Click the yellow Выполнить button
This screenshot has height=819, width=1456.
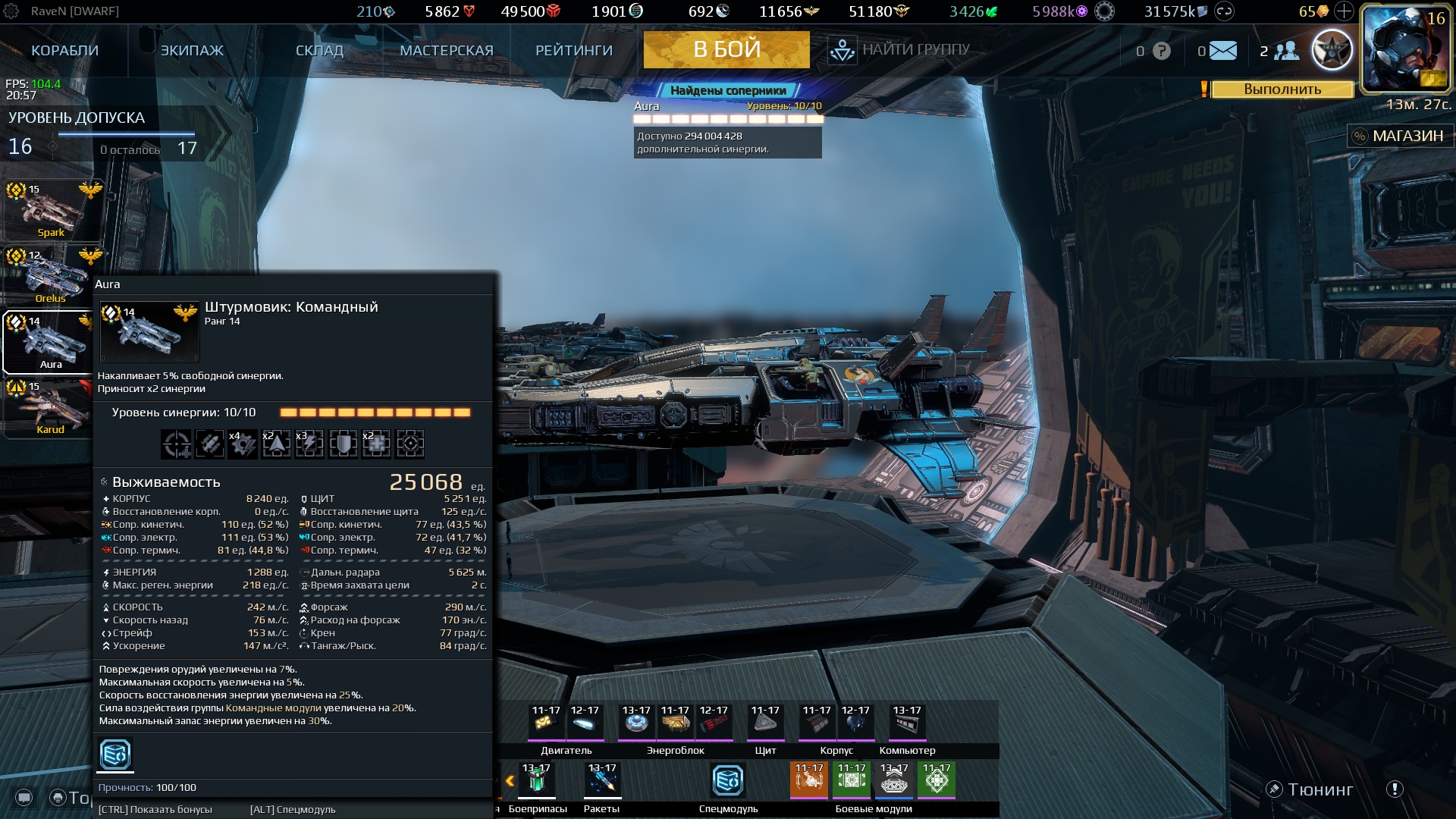(x=1282, y=89)
